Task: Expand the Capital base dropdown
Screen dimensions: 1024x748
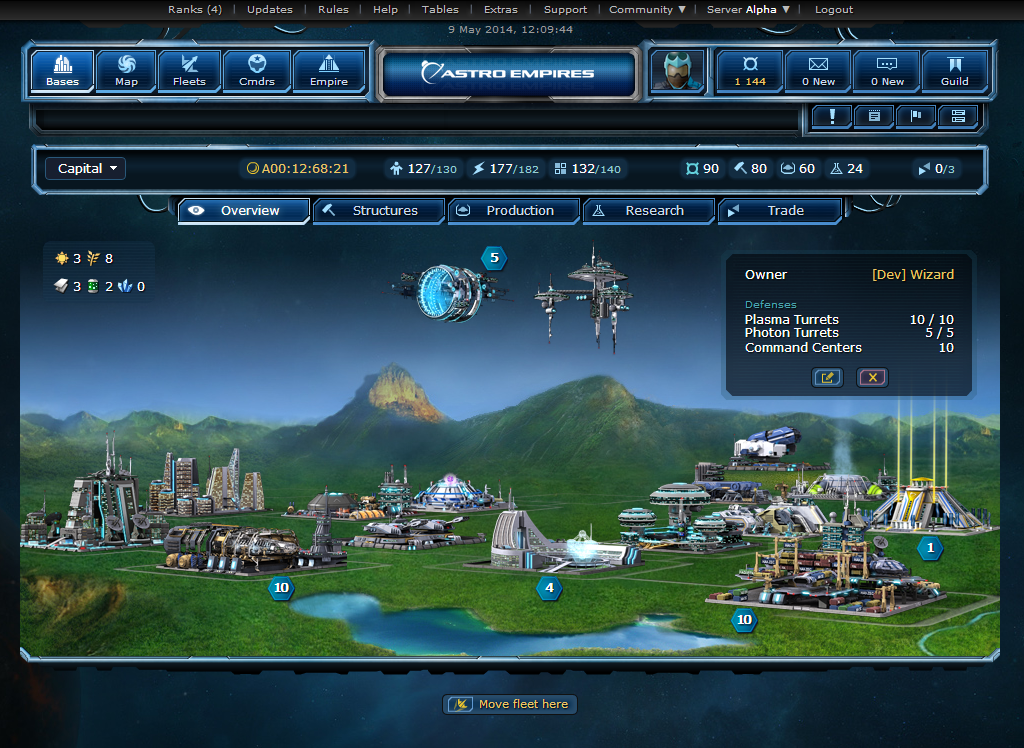Action: (x=87, y=169)
